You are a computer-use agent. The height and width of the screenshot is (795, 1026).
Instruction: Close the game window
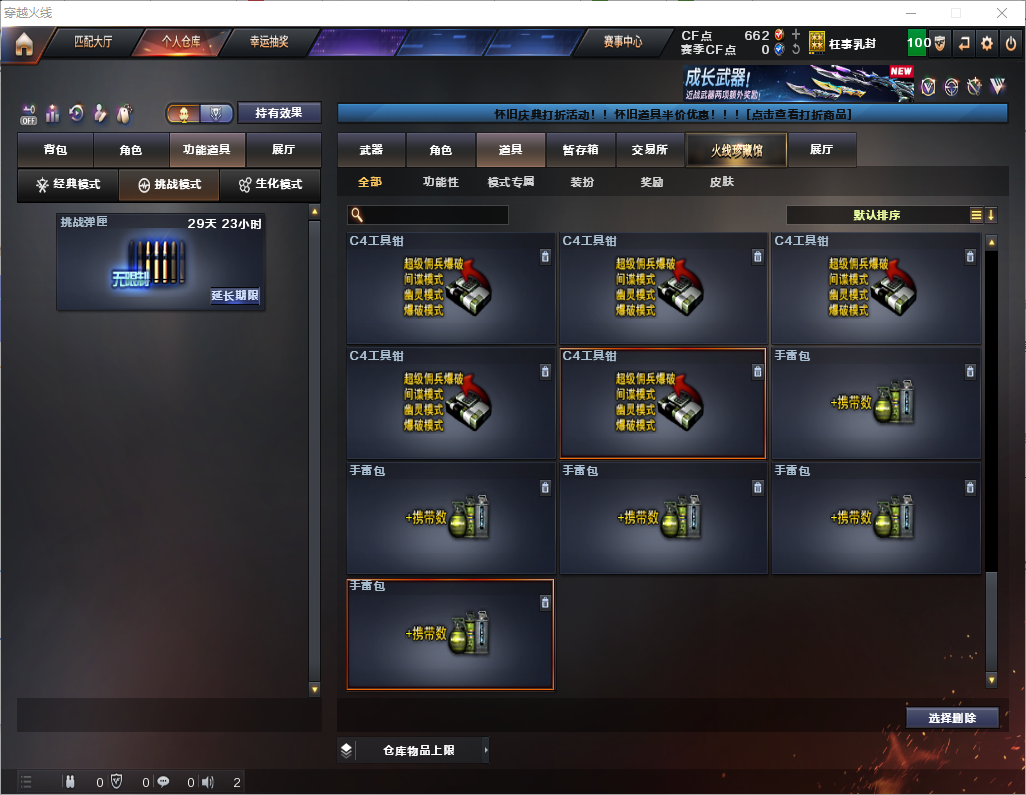tap(1002, 13)
